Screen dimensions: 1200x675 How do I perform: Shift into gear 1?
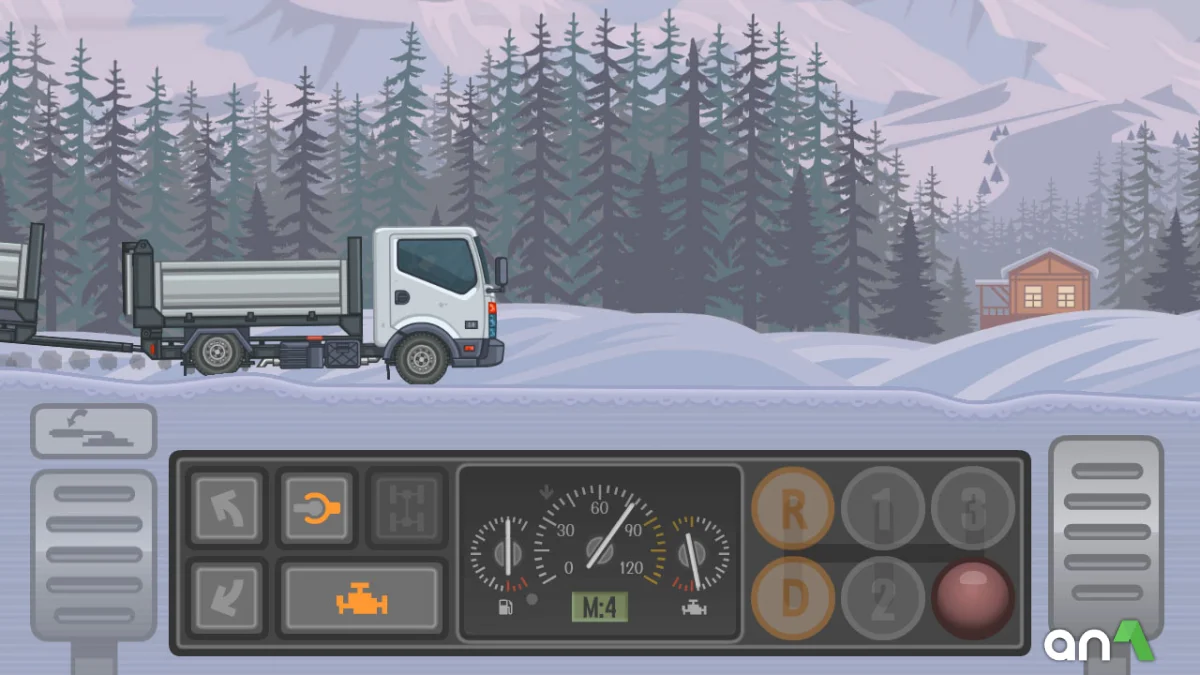coord(882,509)
